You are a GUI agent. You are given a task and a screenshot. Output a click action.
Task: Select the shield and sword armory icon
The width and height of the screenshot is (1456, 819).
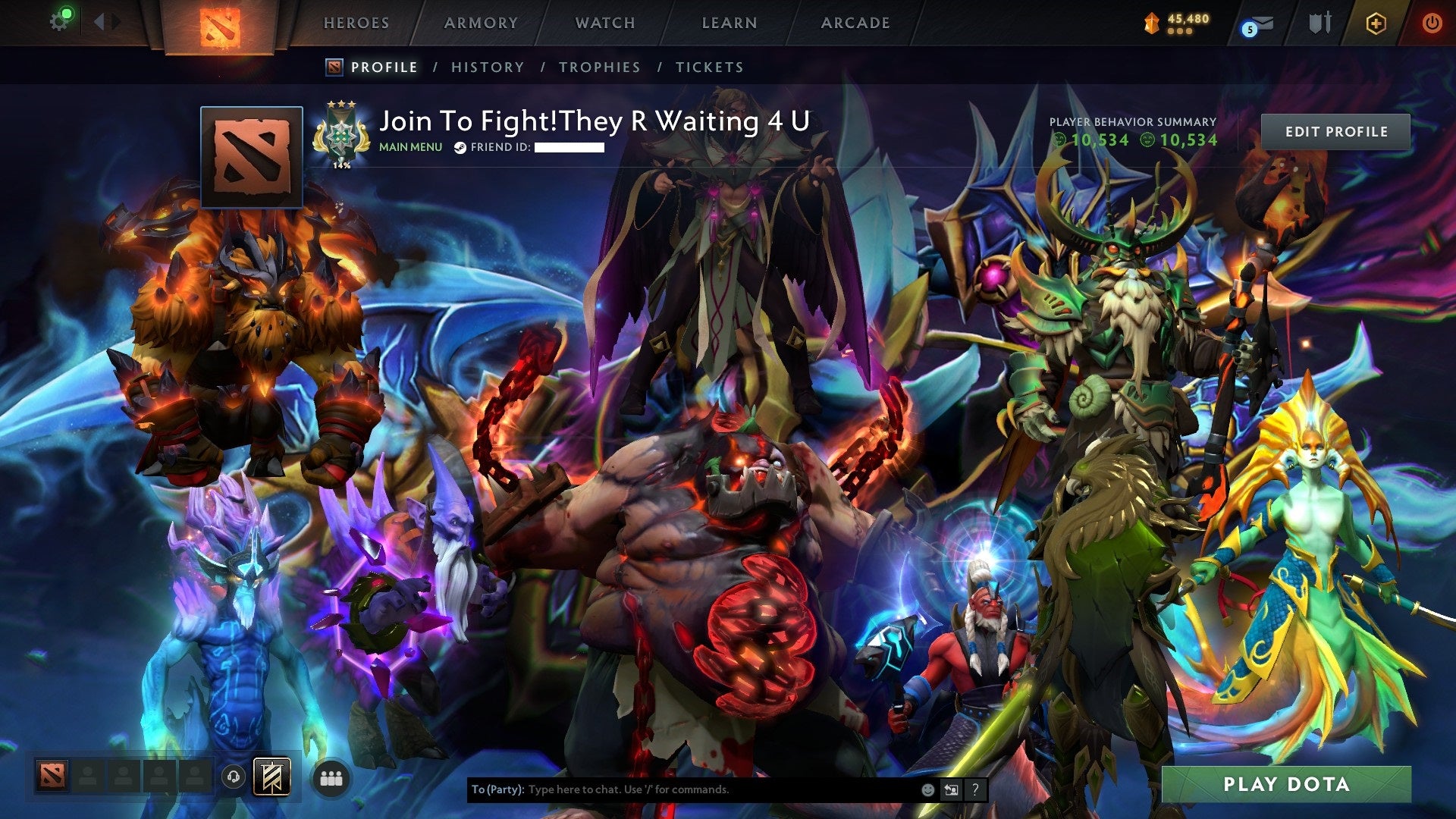pyautogui.click(x=1319, y=23)
